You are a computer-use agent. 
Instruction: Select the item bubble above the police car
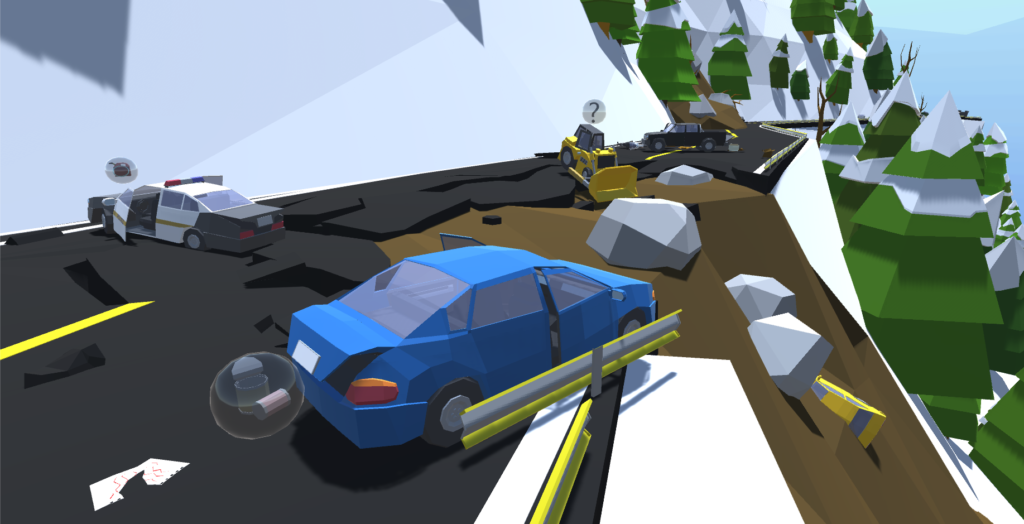(121, 169)
